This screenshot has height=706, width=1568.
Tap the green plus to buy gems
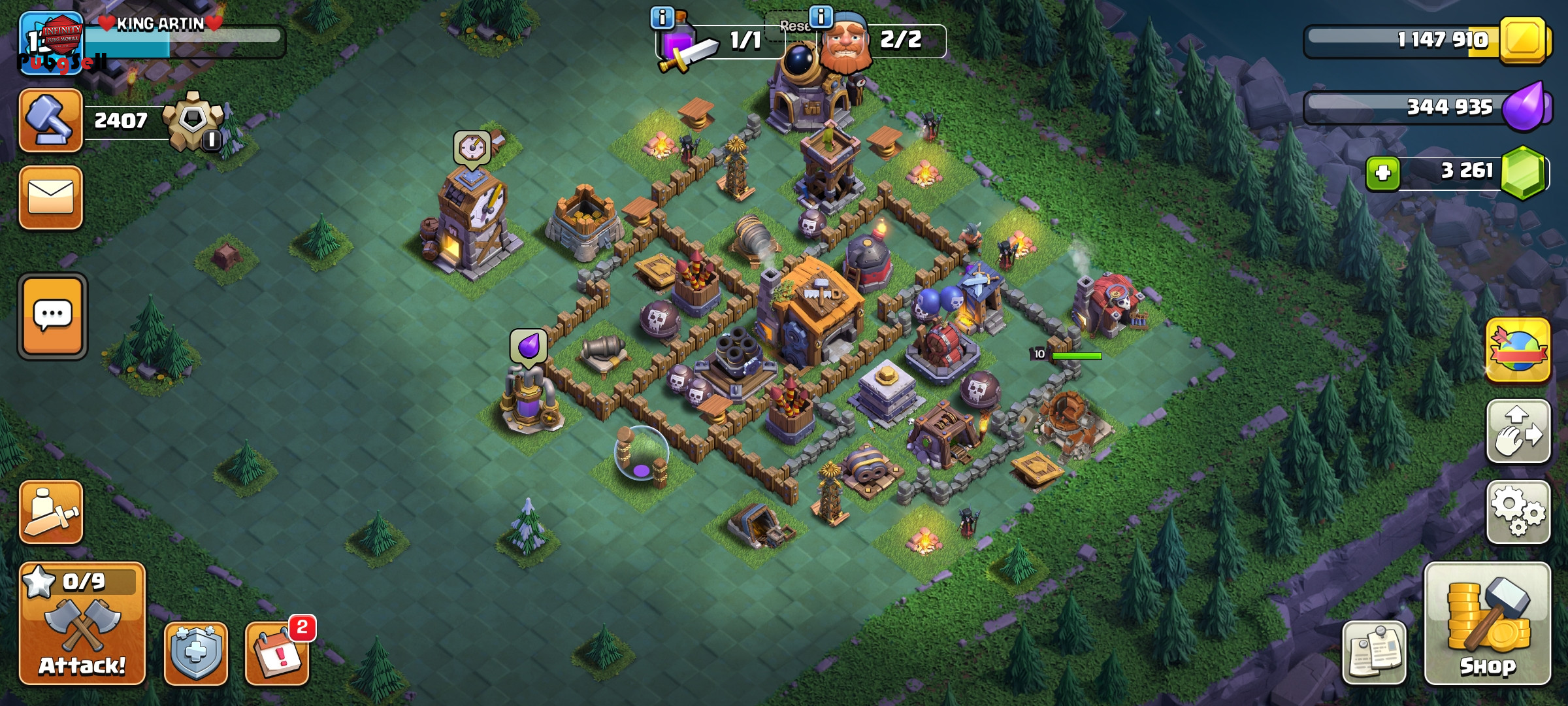coord(1382,174)
